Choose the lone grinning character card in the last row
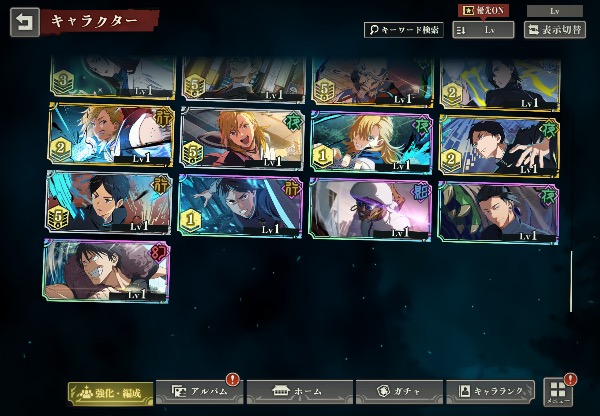Viewport: 600px width, 416px height. tap(106, 271)
